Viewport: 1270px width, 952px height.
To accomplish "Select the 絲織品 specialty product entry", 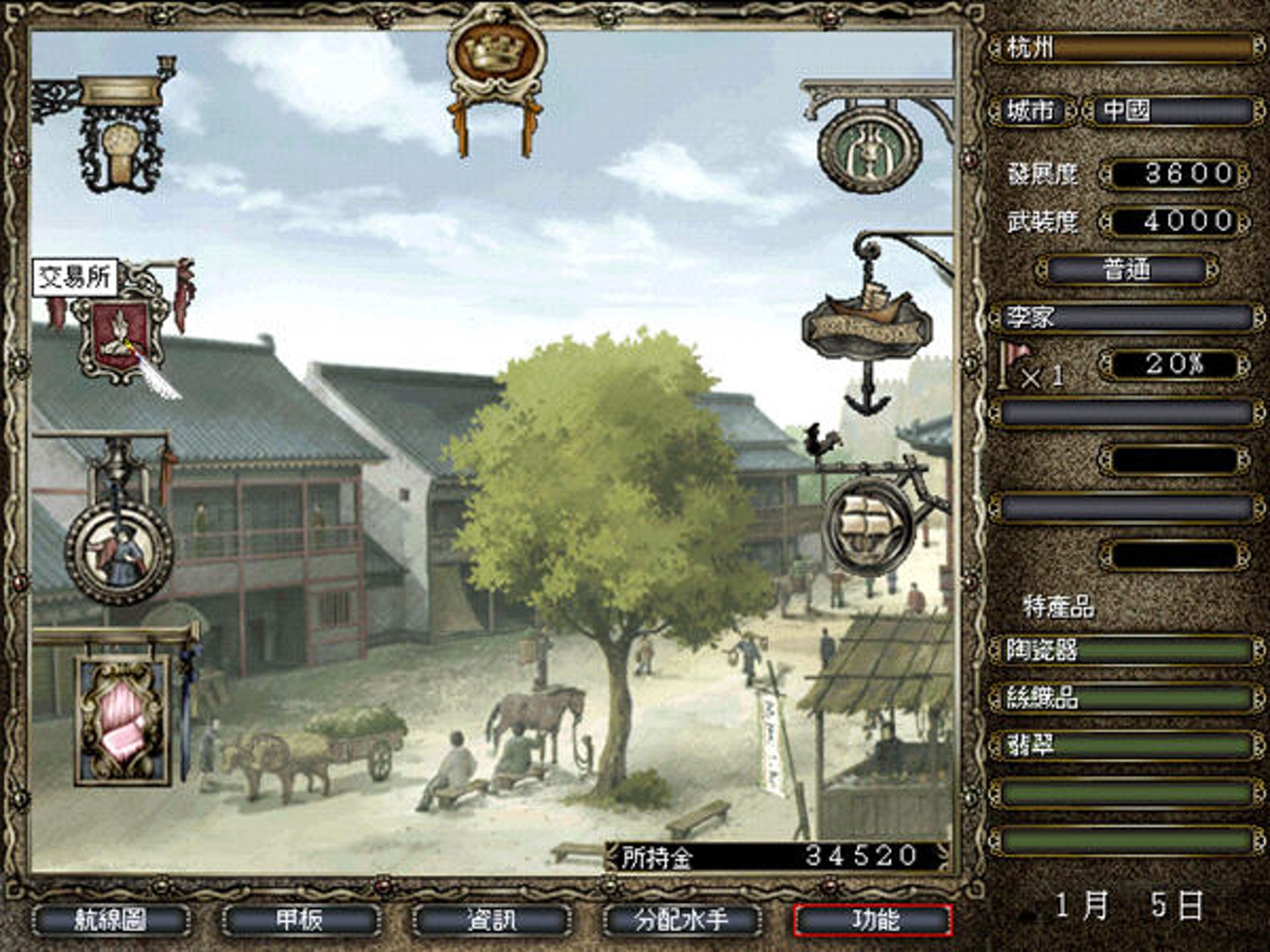I will (x=1126, y=698).
